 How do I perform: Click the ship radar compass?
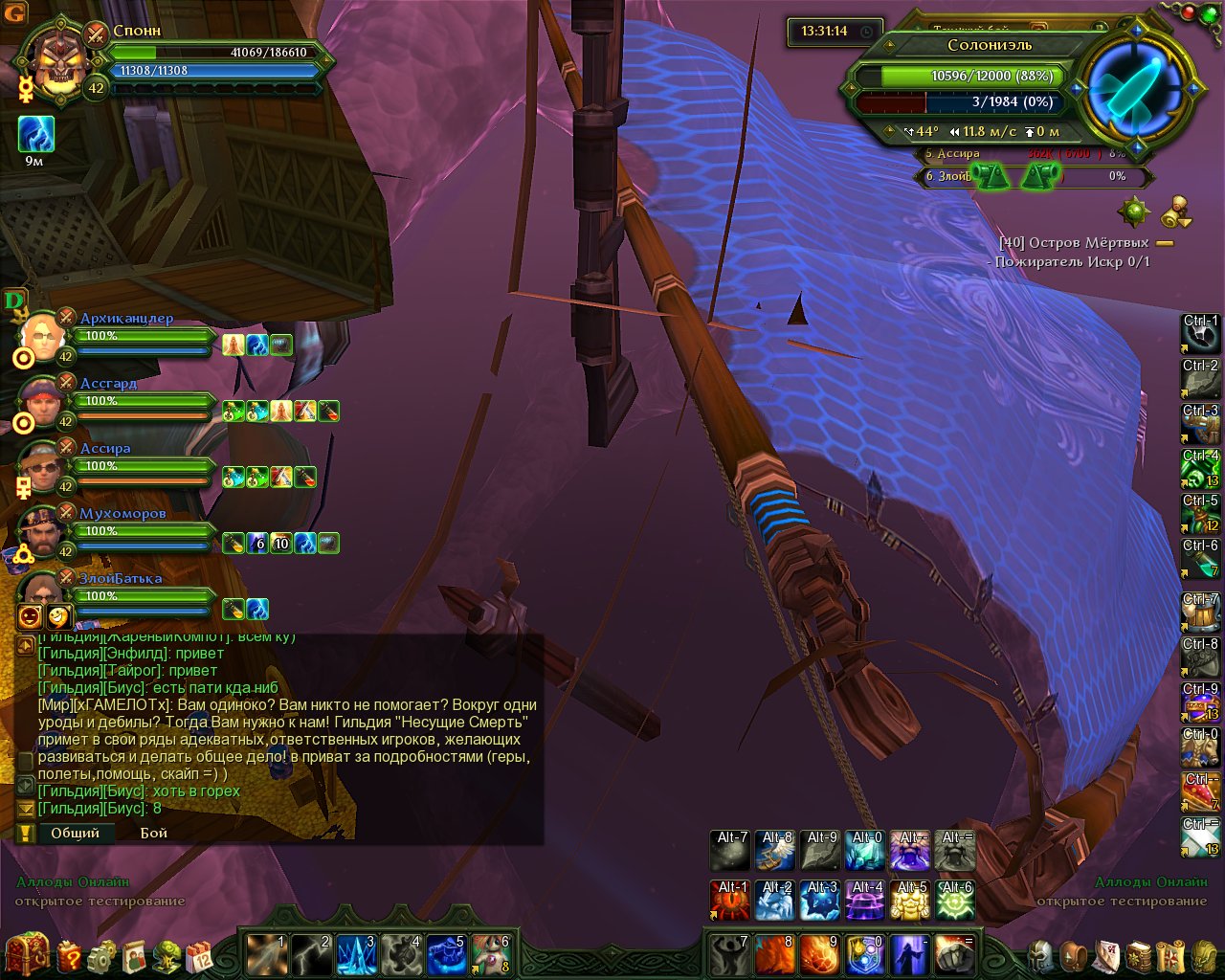pyautogui.click(x=1136, y=88)
